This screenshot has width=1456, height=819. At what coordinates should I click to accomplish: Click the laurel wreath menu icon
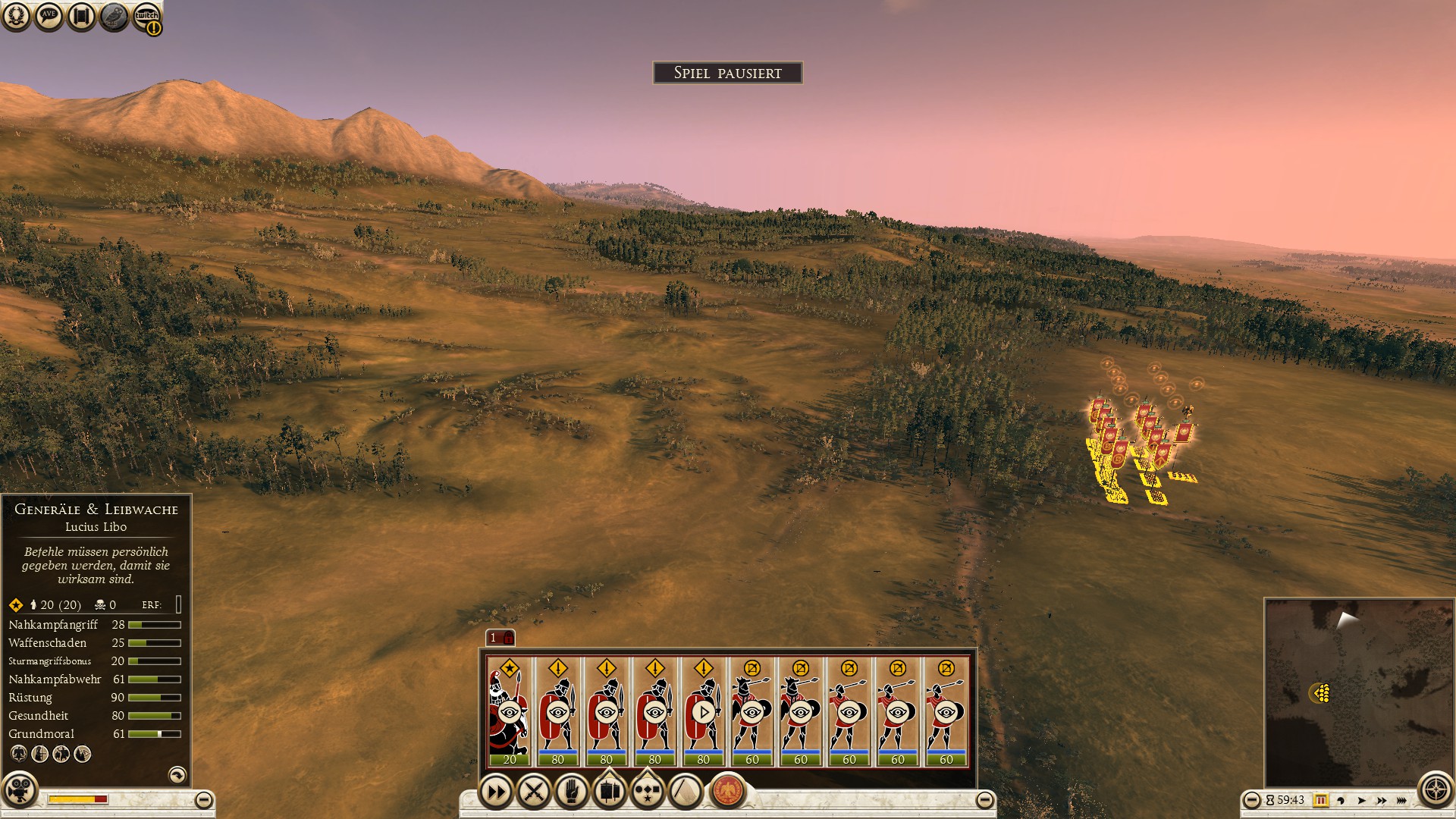[16, 16]
